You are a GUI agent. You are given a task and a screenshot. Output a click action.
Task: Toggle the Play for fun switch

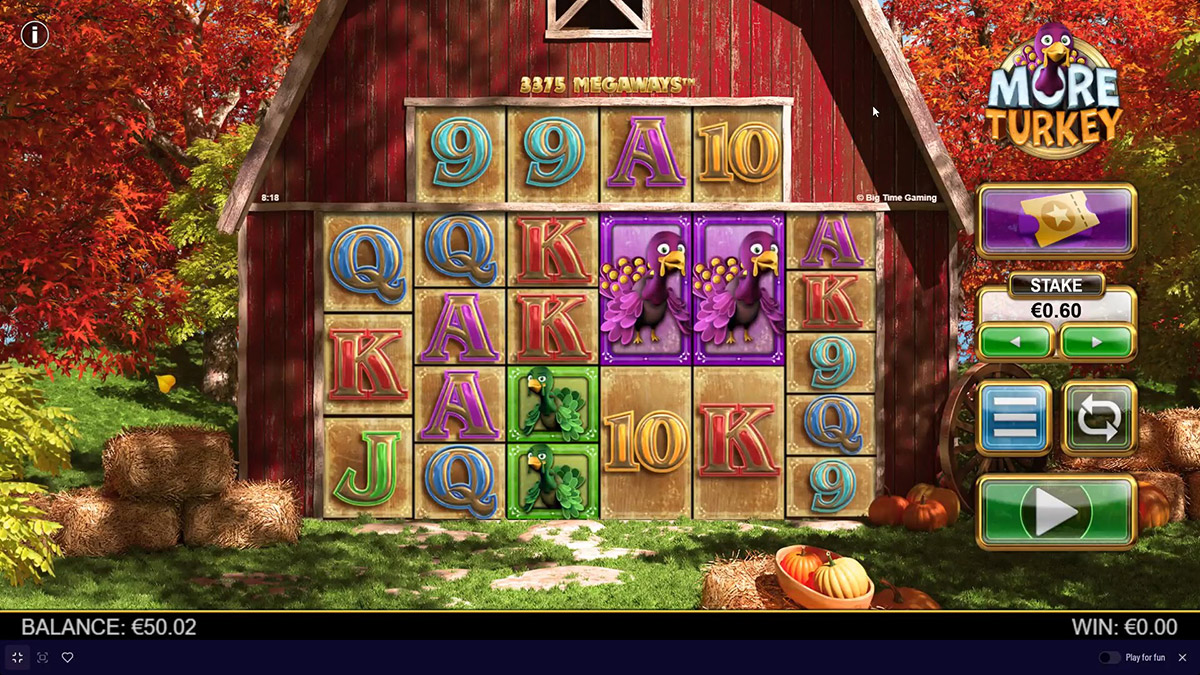1109,657
